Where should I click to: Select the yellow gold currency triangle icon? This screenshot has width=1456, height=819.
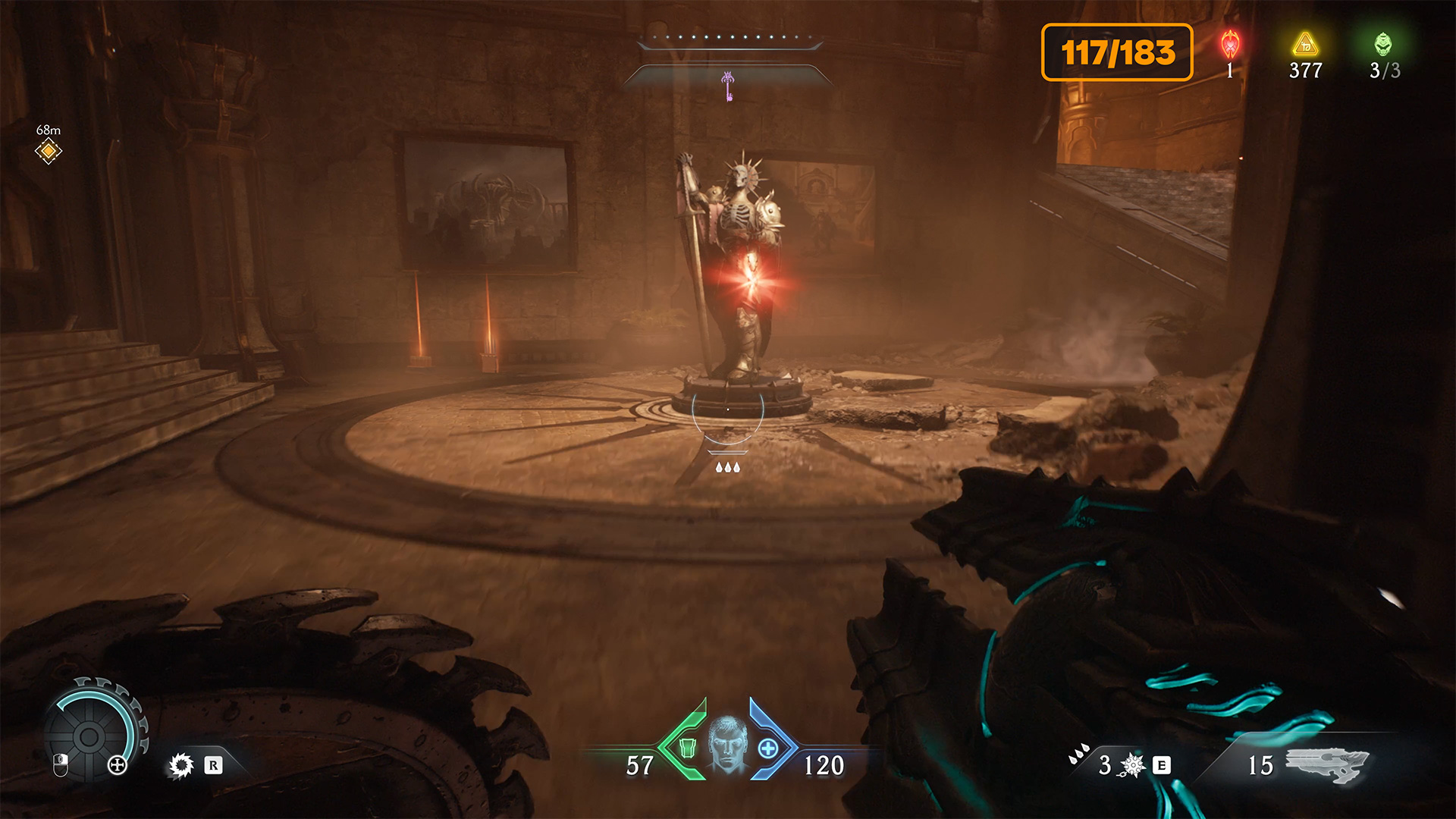click(1305, 45)
